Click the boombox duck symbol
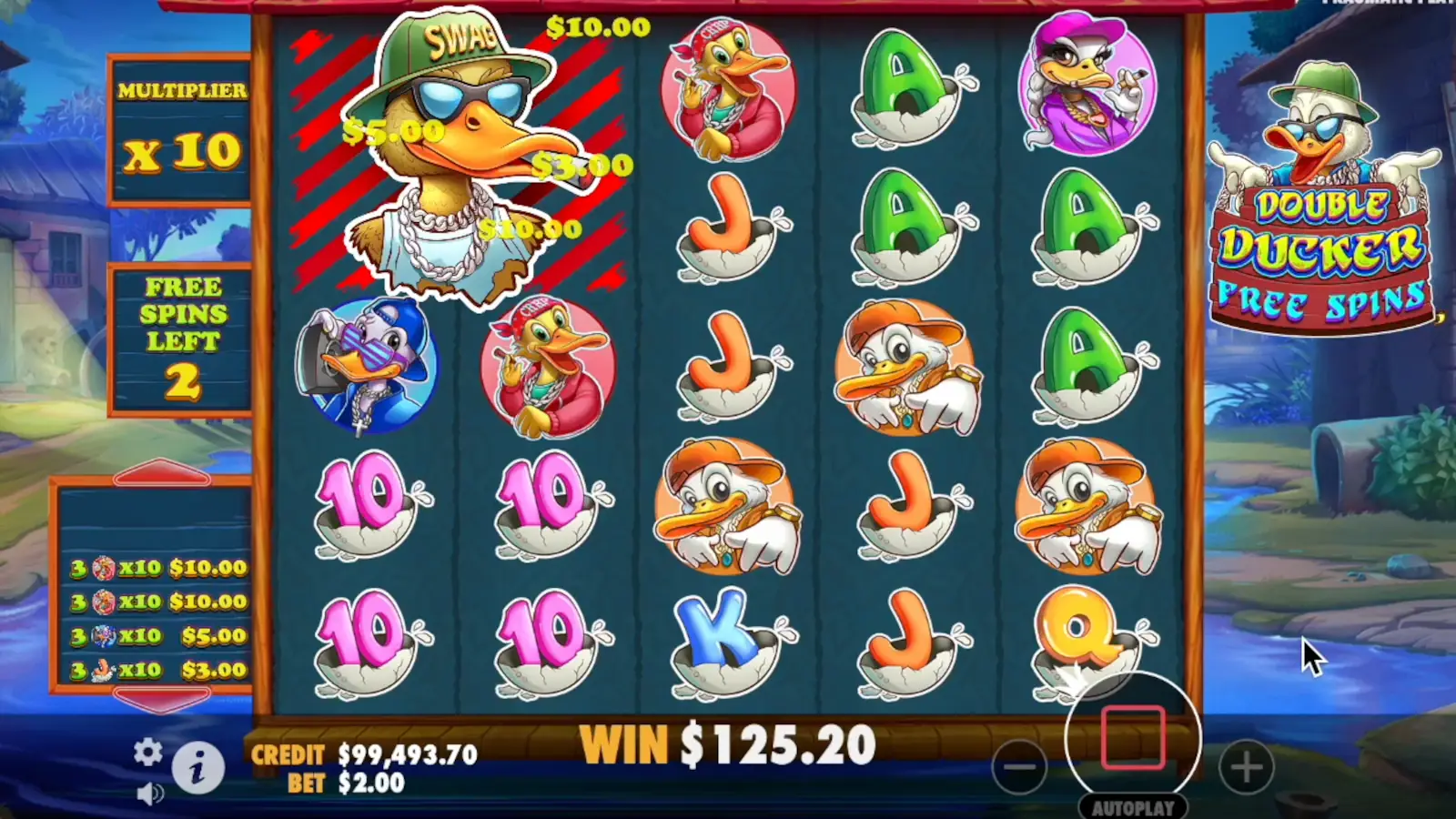Screen dimensions: 1456x819 (x=368, y=369)
